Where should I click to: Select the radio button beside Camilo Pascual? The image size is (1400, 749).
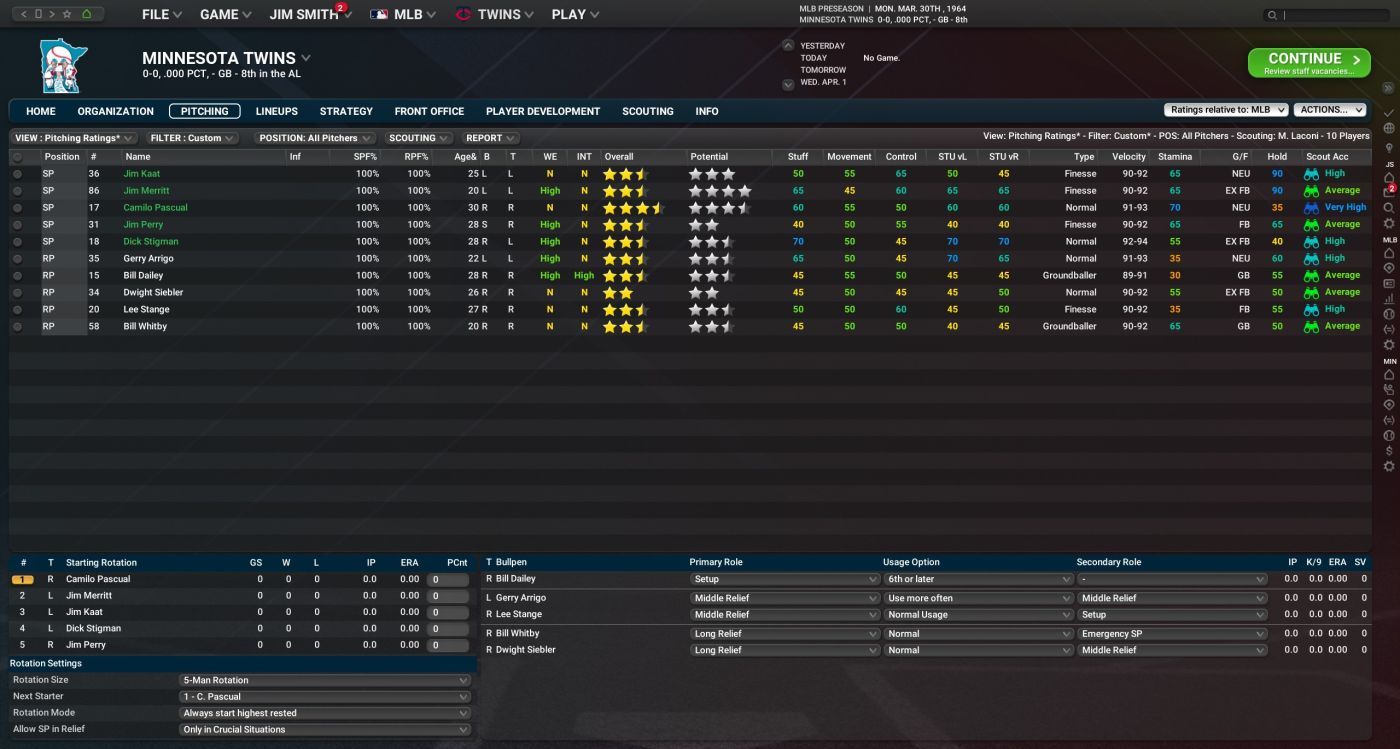click(16, 207)
